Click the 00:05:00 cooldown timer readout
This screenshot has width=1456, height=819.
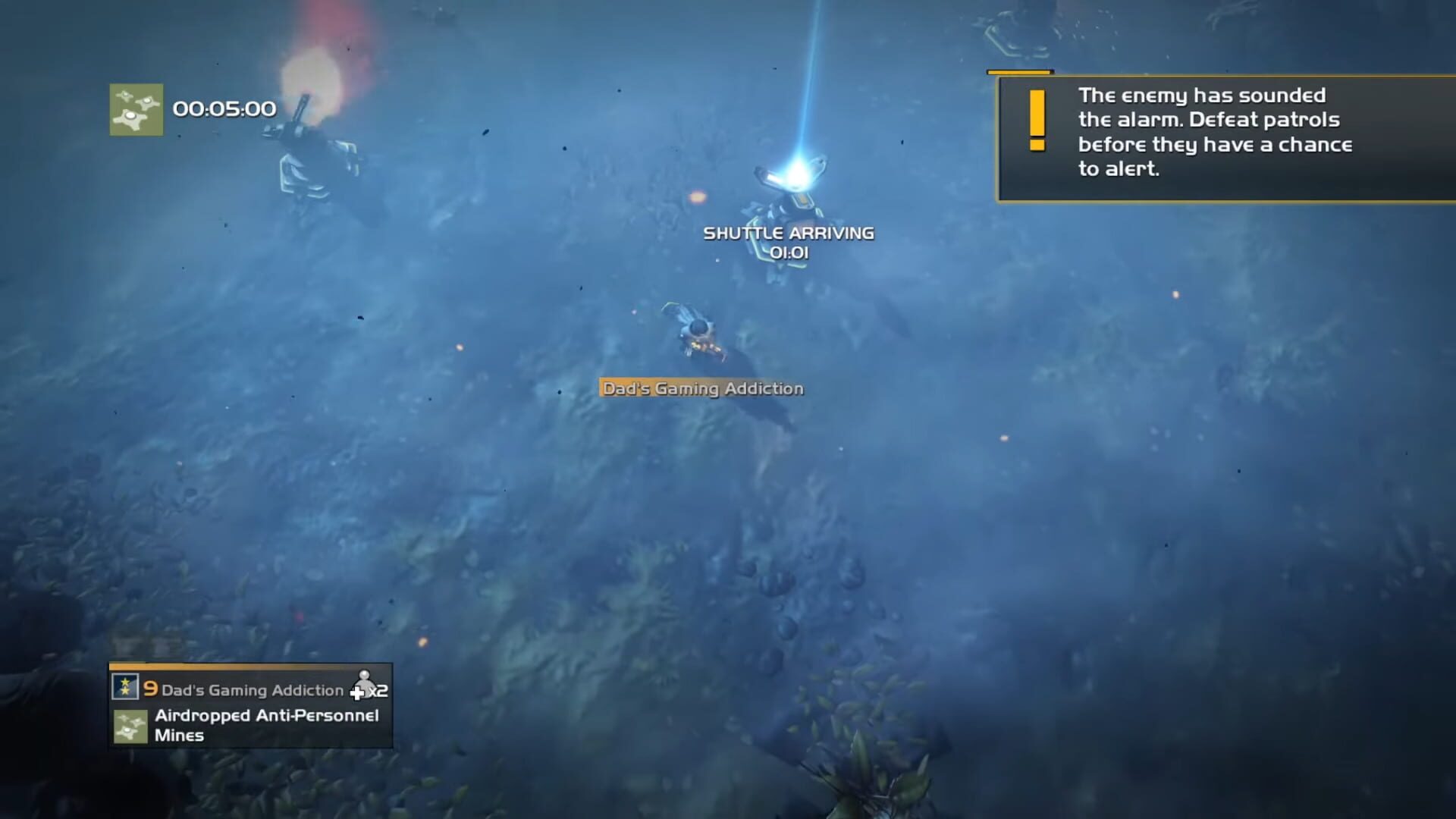[224, 108]
